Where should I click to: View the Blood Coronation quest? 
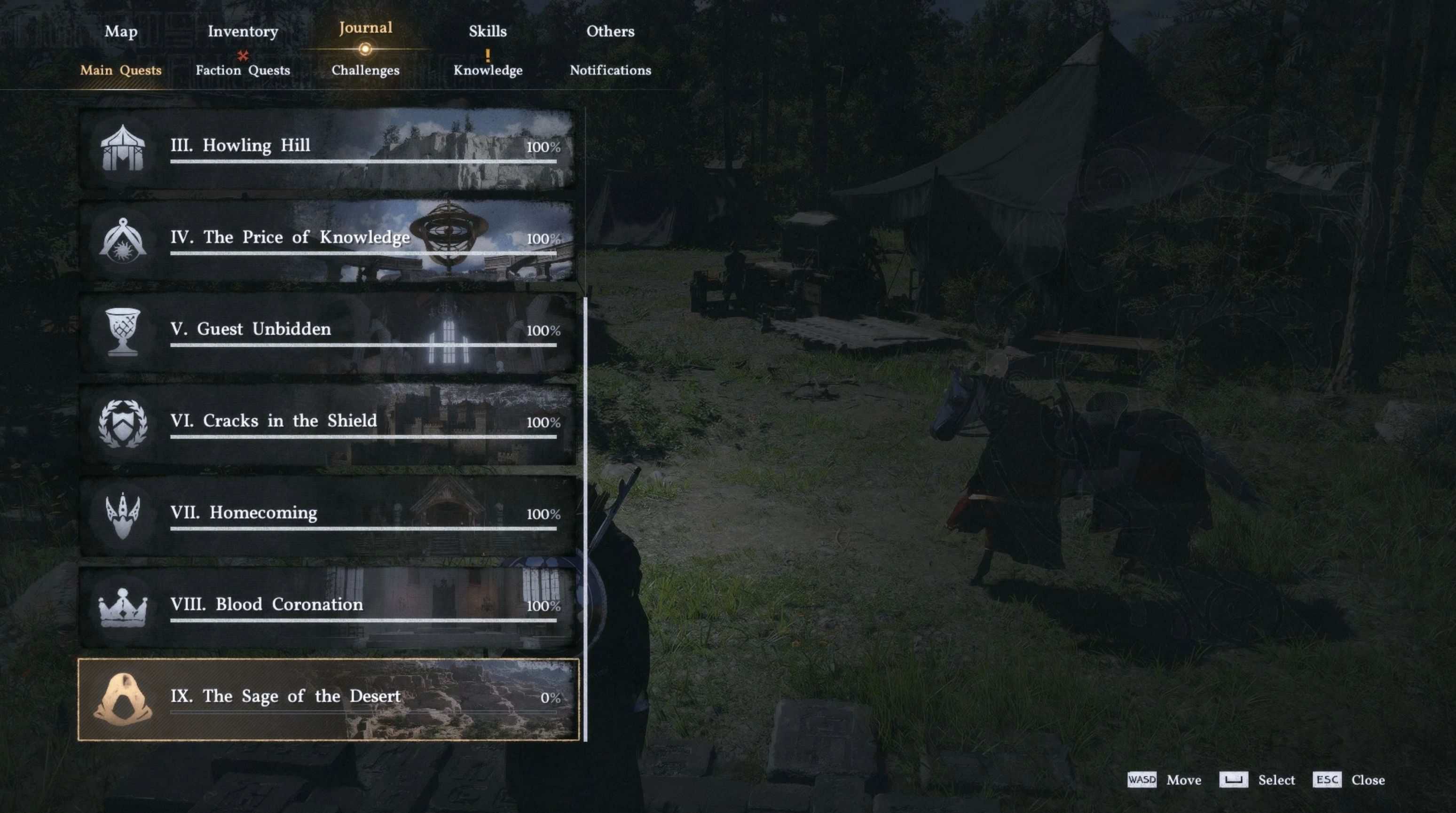point(328,607)
